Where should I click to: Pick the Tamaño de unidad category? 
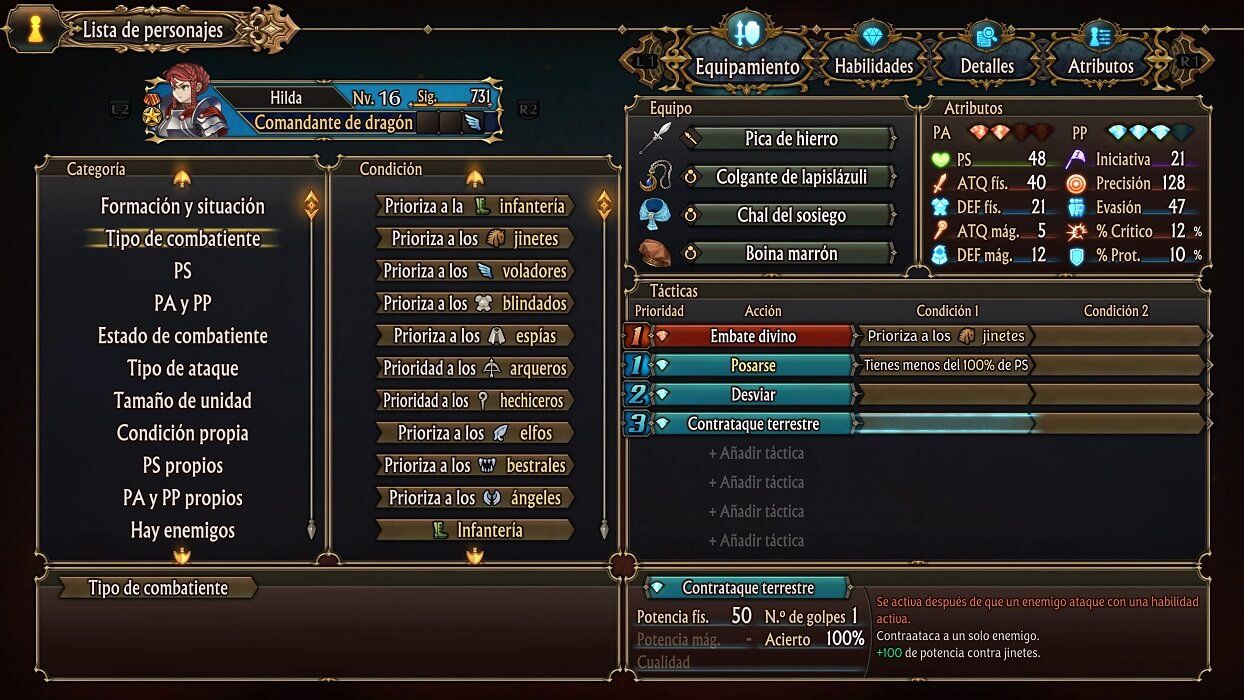pyautogui.click(x=183, y=400)
